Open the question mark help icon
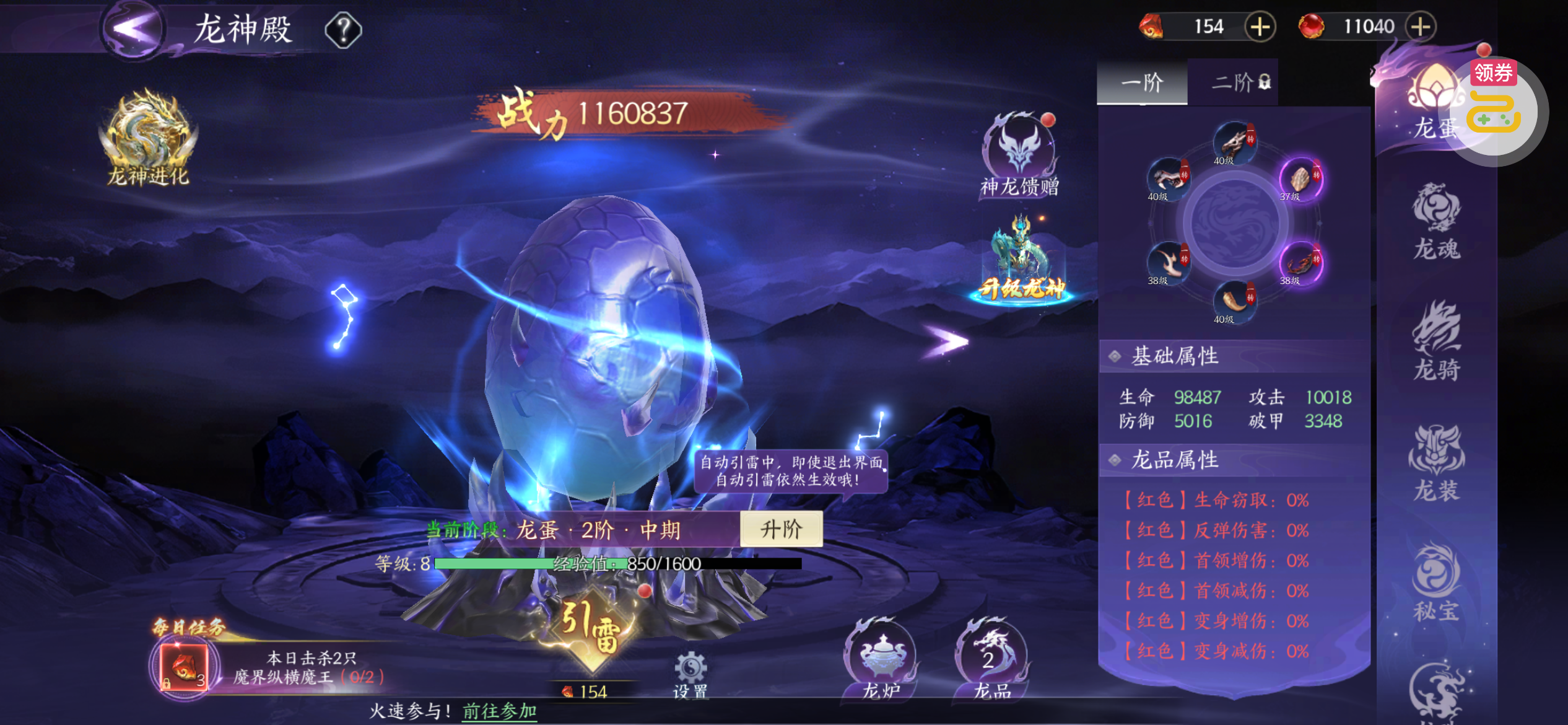The width and height of the screenshot is (1568, 725). coord(343,30)
